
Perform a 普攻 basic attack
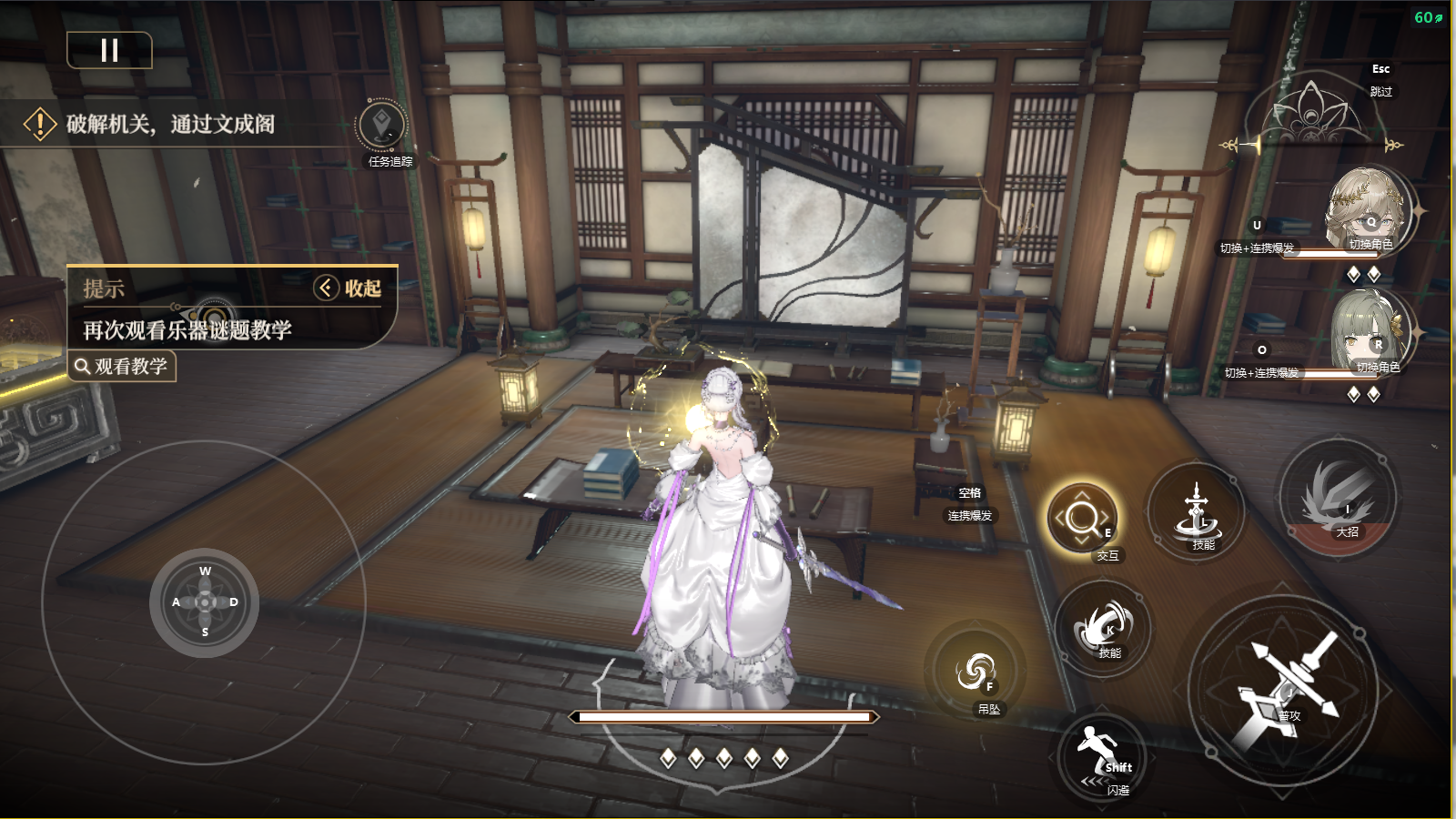[1284, 691]
